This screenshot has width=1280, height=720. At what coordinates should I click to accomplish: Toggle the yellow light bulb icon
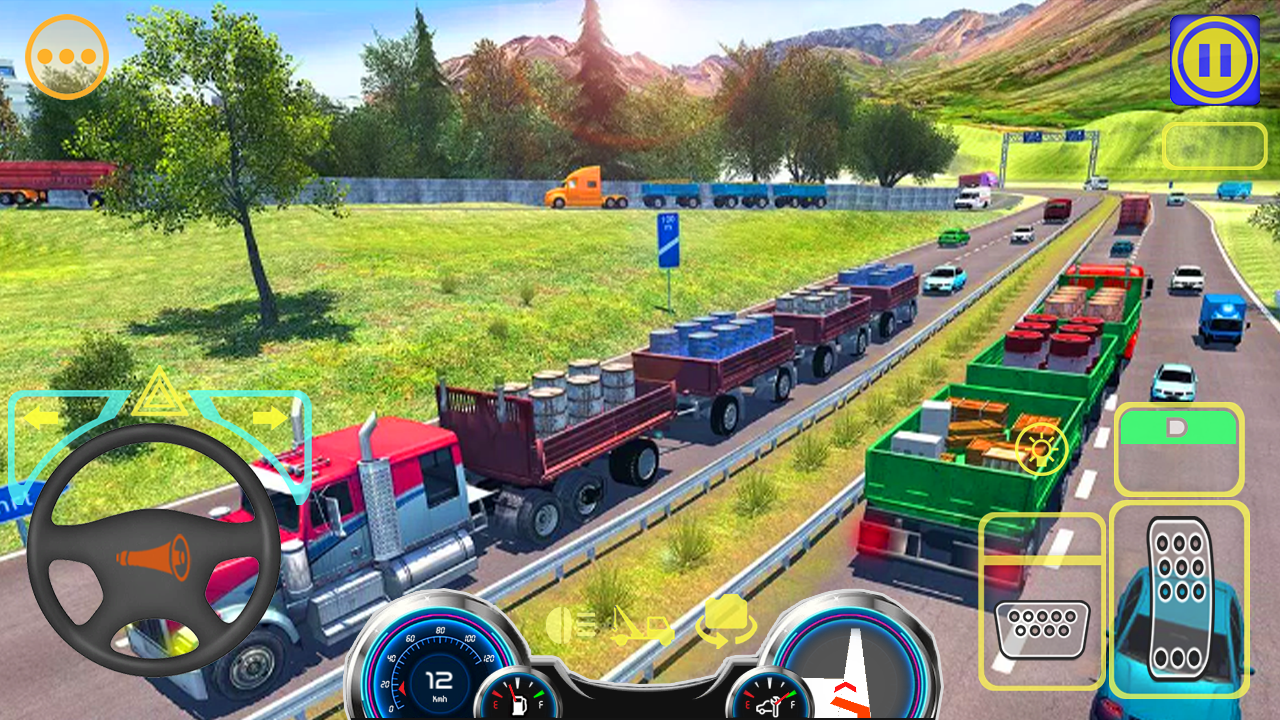(1041, 447)
